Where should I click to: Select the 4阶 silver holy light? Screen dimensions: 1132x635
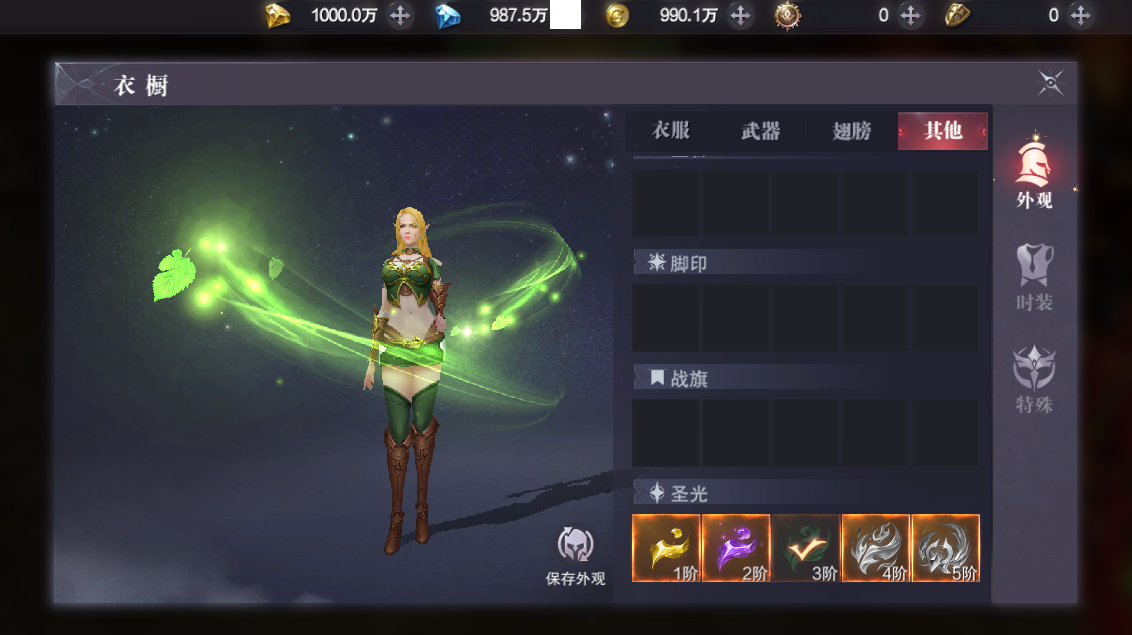coord(876,548)
